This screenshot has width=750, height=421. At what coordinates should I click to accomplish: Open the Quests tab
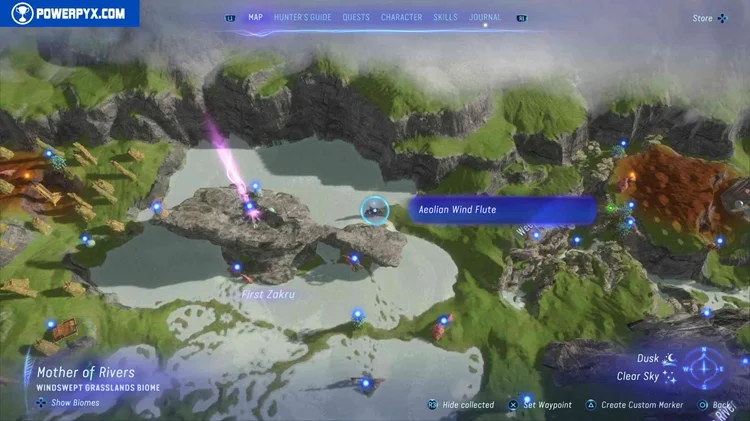pos(356,17)
